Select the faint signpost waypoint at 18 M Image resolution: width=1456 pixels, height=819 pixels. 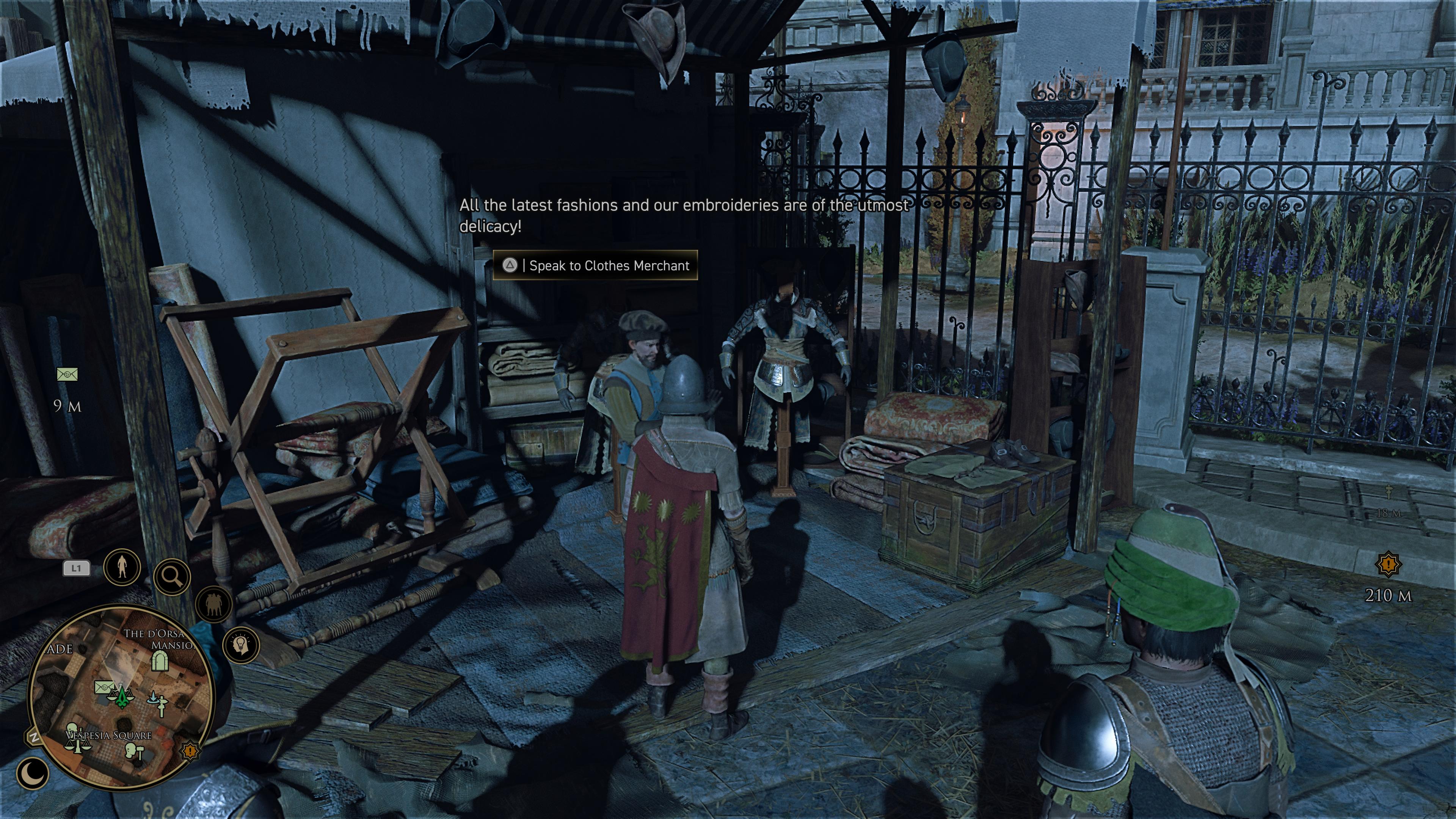tap(1388, 493)
